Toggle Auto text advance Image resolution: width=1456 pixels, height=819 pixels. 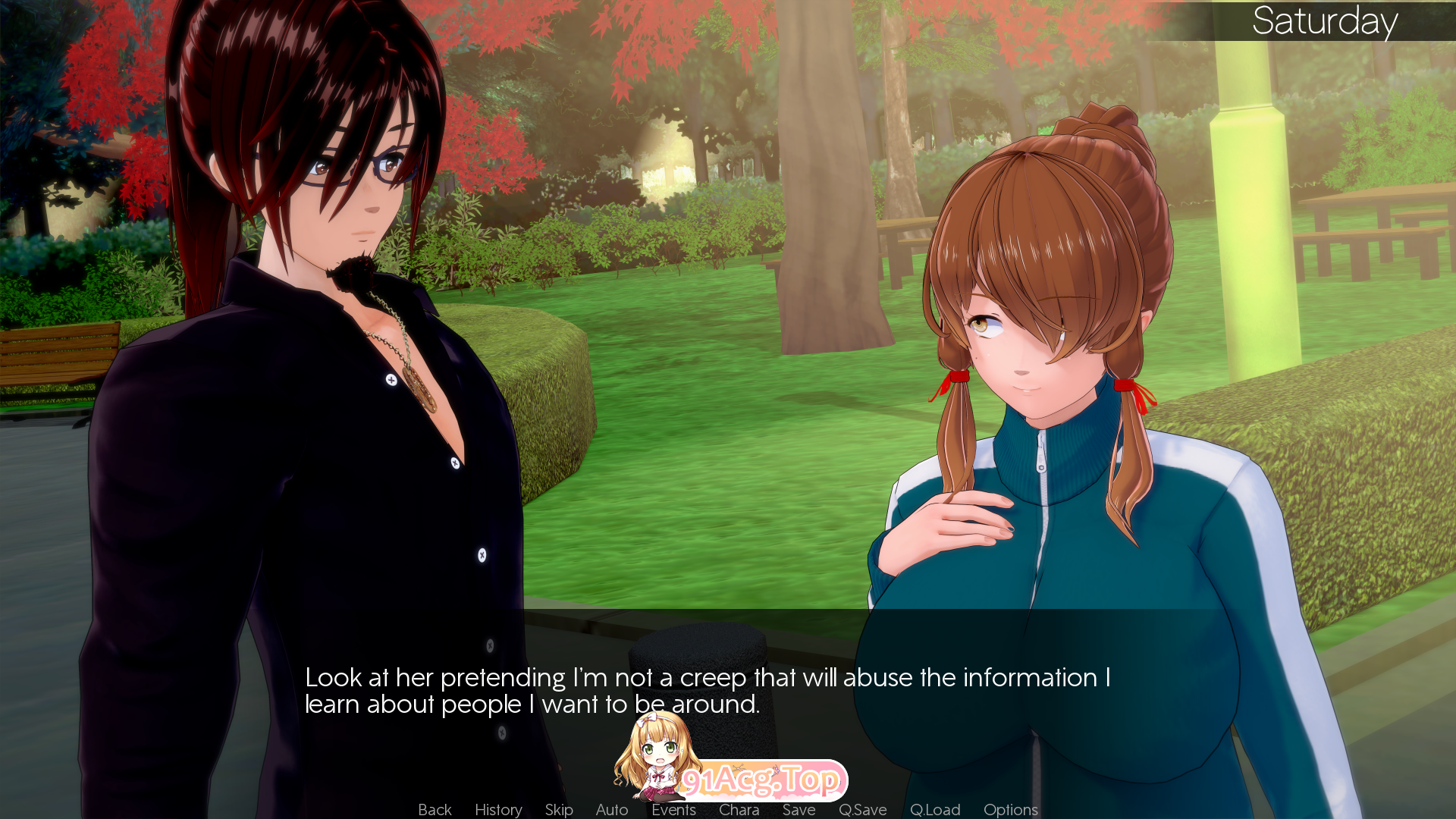(611, 809)
